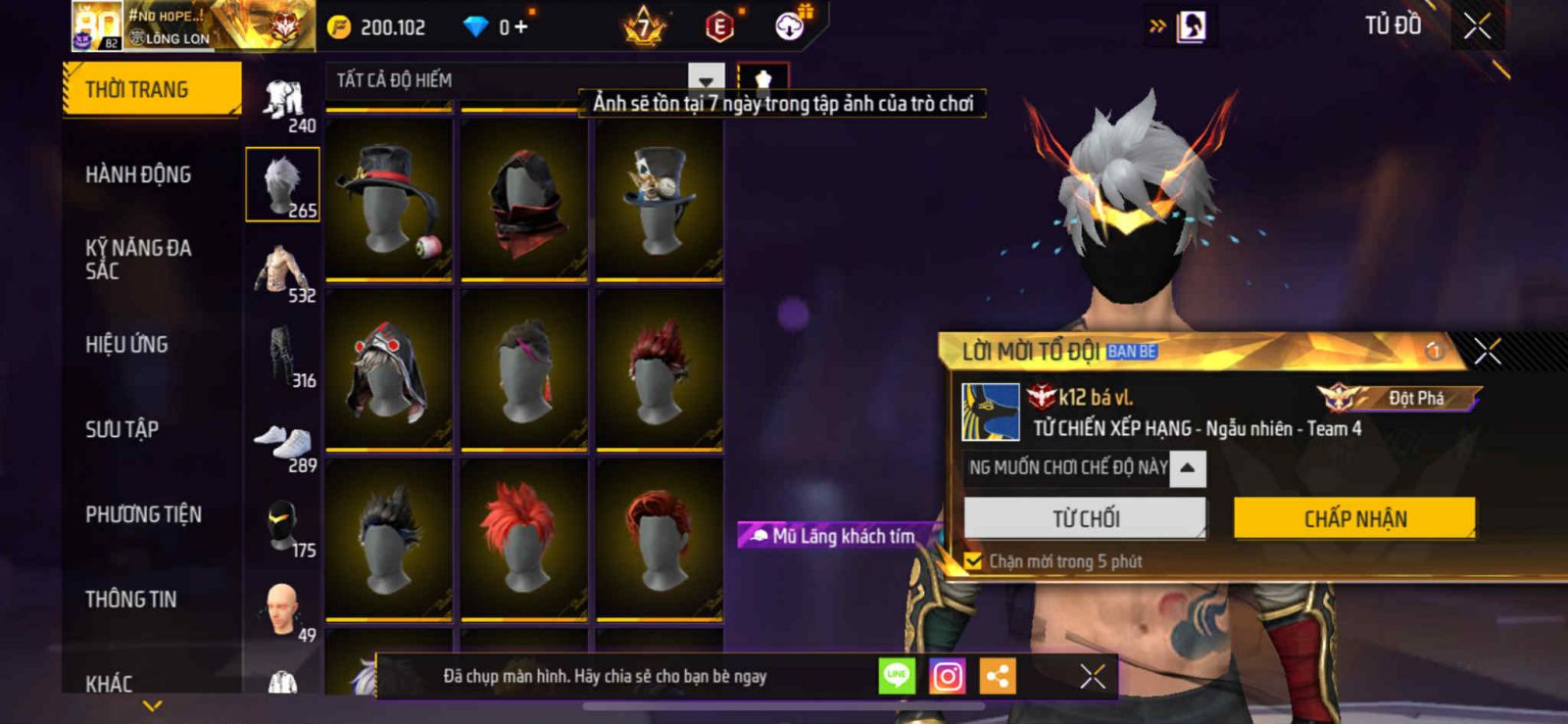Viewport: 1568px width, 724px height.
Task: Open the KỸ NĂNG ĐA SẮC section
Action: 138,260
